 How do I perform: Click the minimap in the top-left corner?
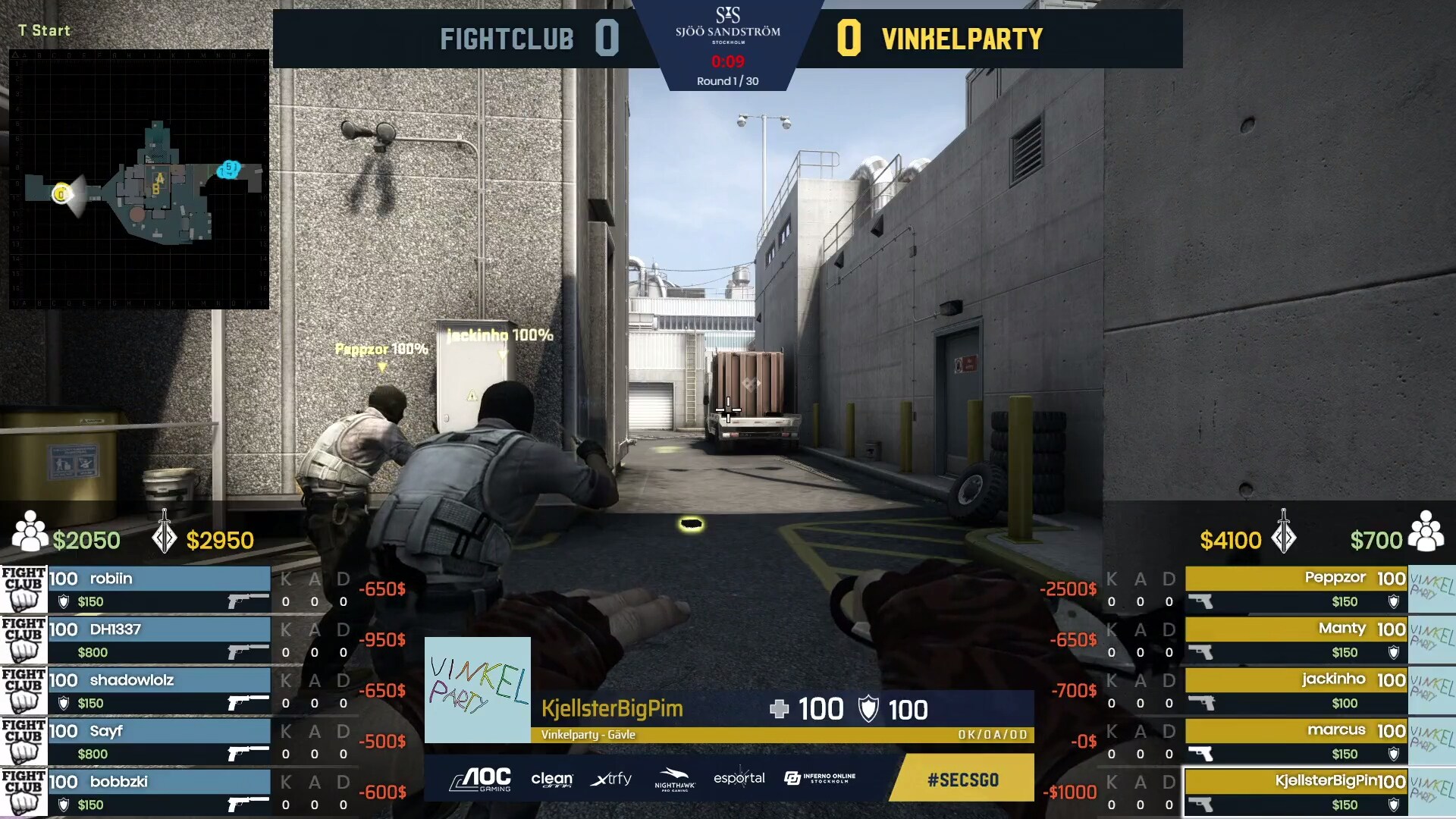tap(140, 178)
